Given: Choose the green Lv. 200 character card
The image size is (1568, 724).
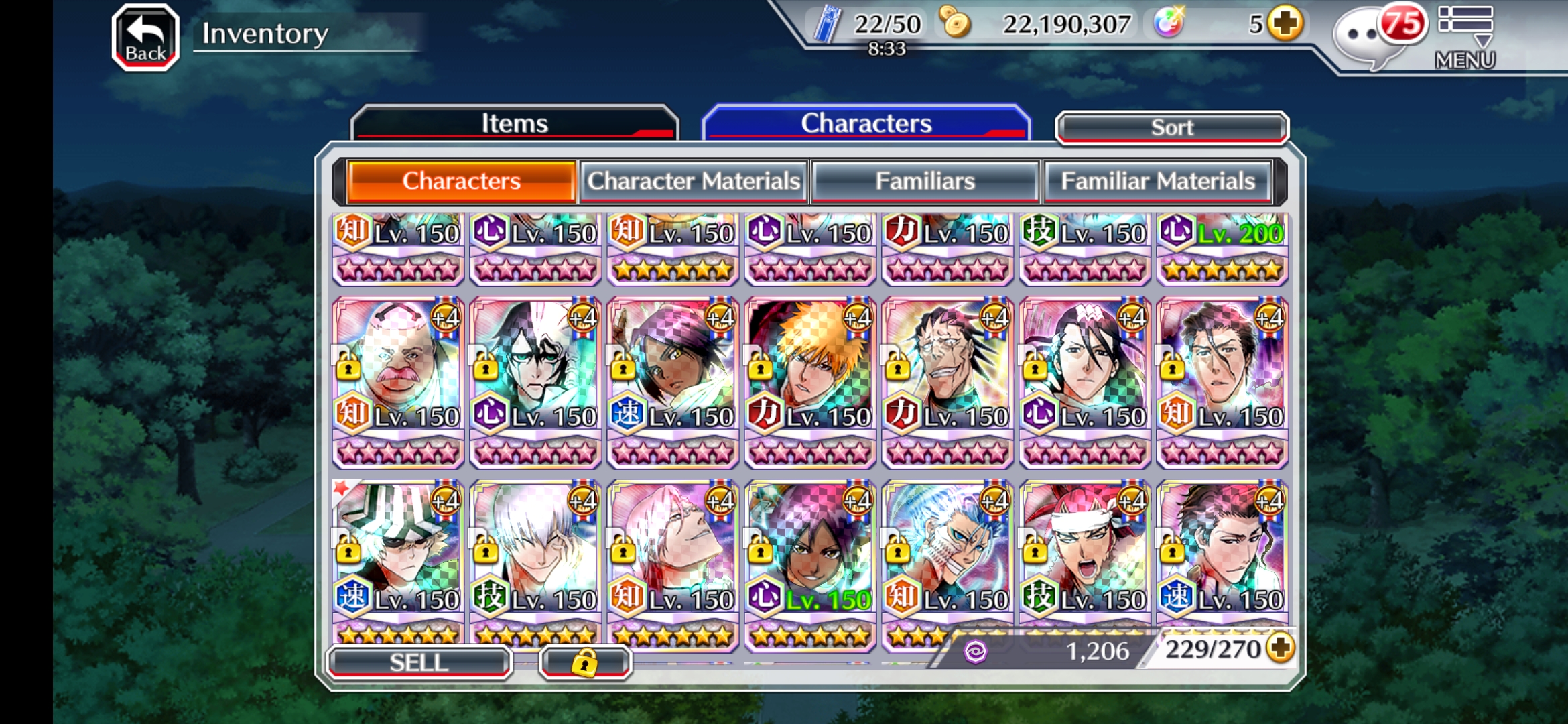Looking at the screenshot, I should pyautogui.click(x=1221, y=248).
